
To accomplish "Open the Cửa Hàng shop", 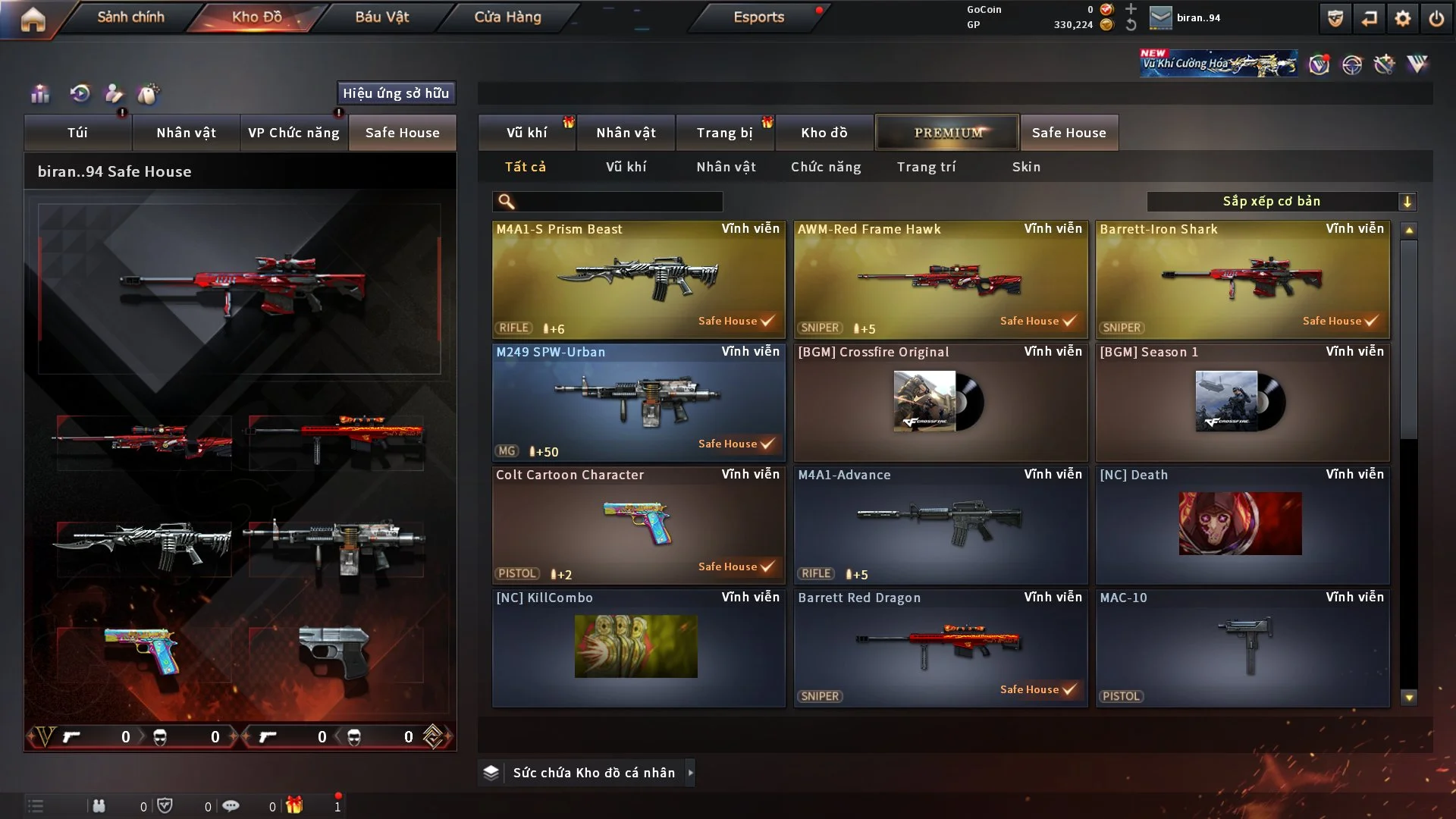I will (507, 17).
